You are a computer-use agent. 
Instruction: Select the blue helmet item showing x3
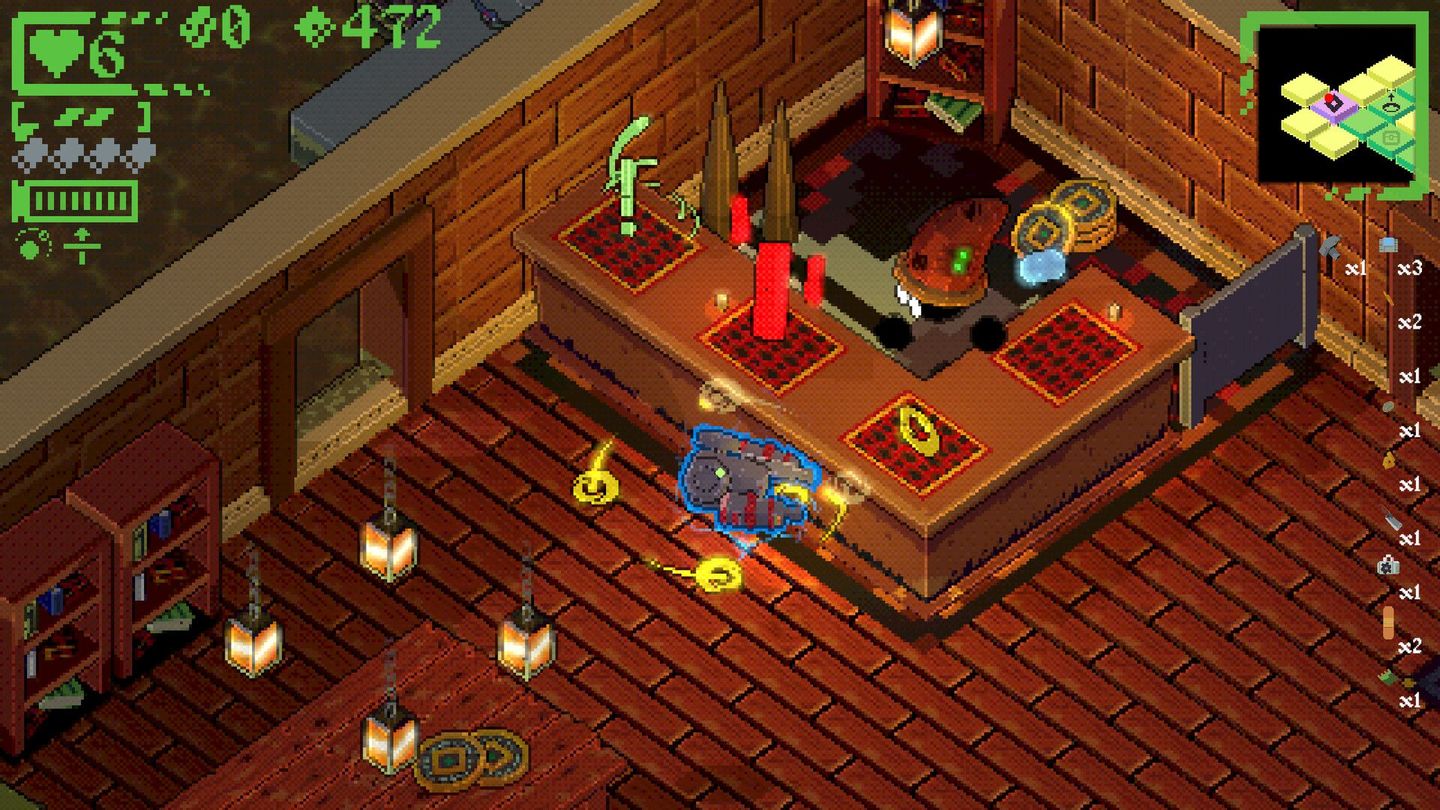point(1388,245)
